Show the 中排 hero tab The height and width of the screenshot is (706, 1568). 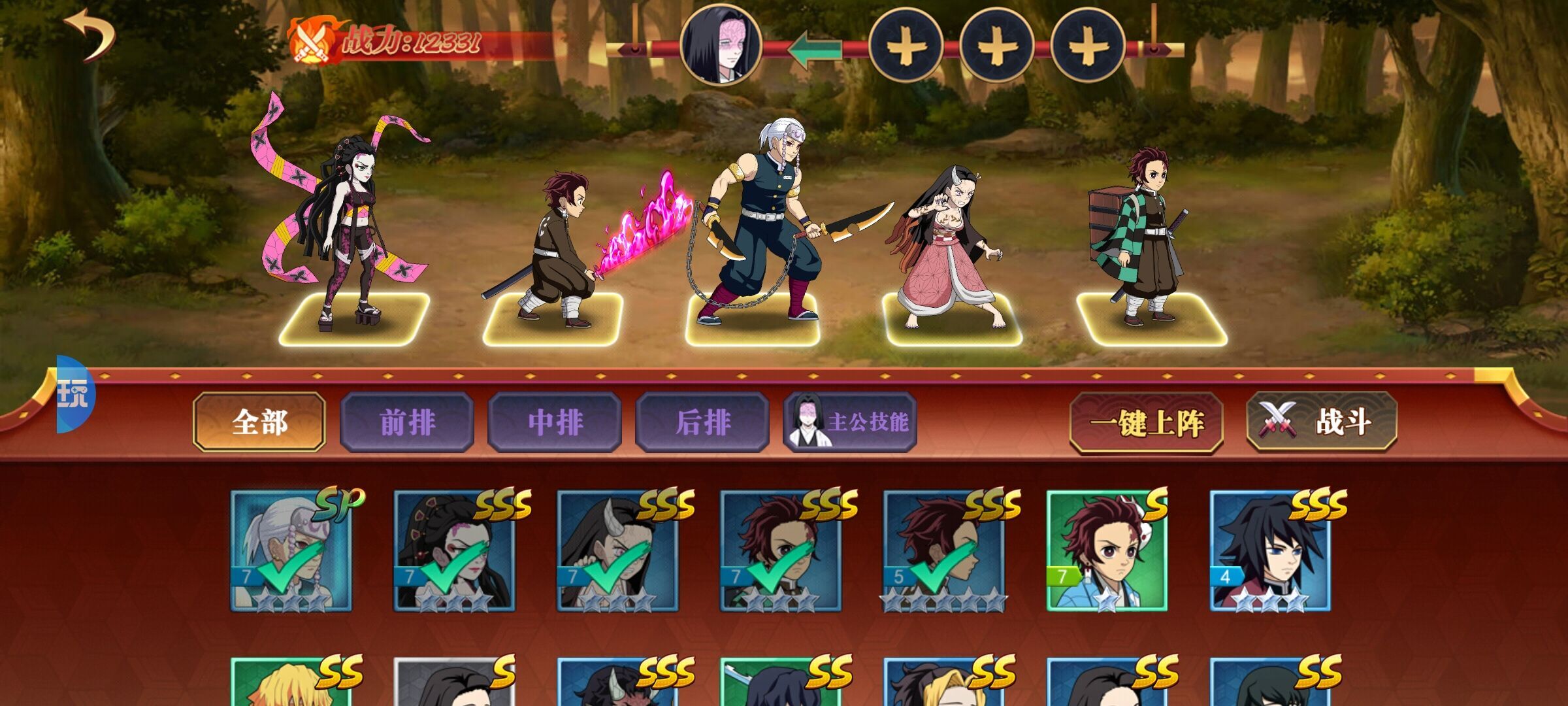555,422
